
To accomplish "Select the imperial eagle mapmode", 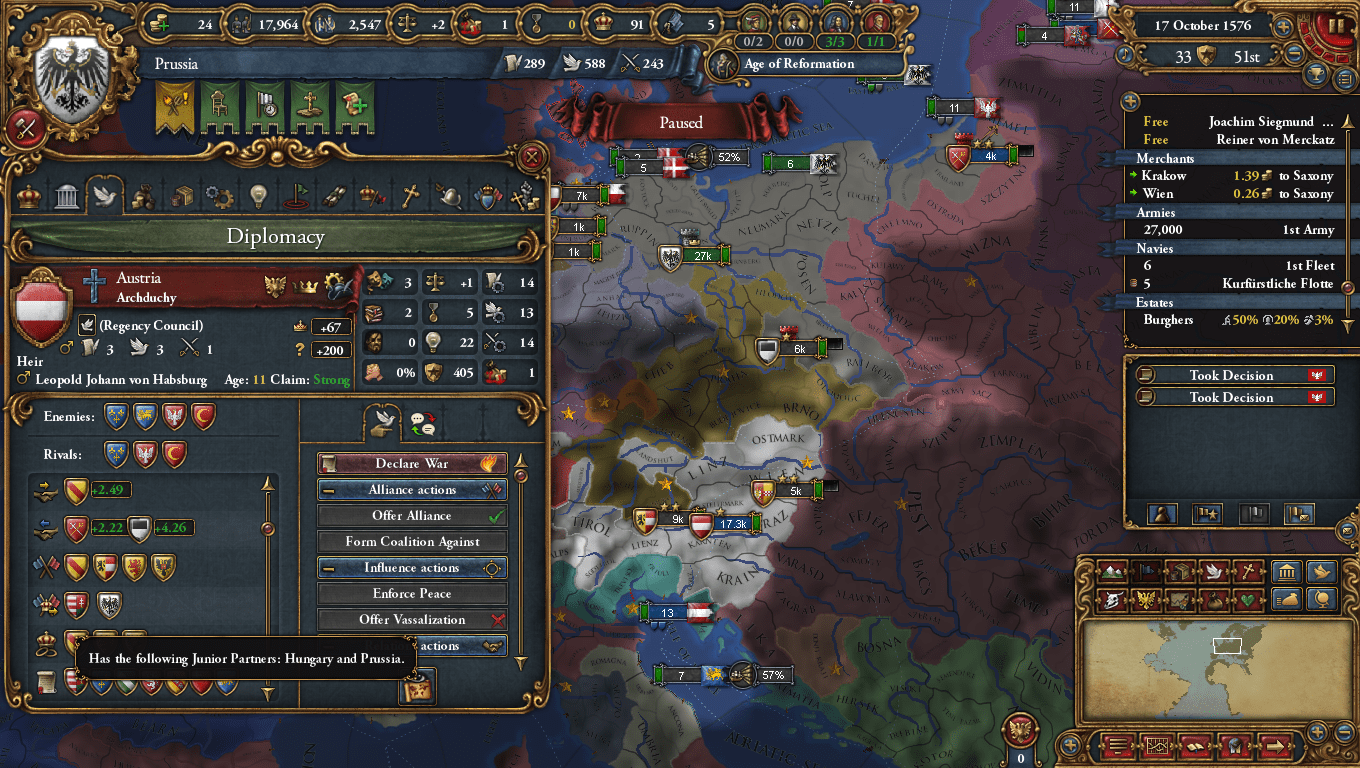I will point(1148,599).
